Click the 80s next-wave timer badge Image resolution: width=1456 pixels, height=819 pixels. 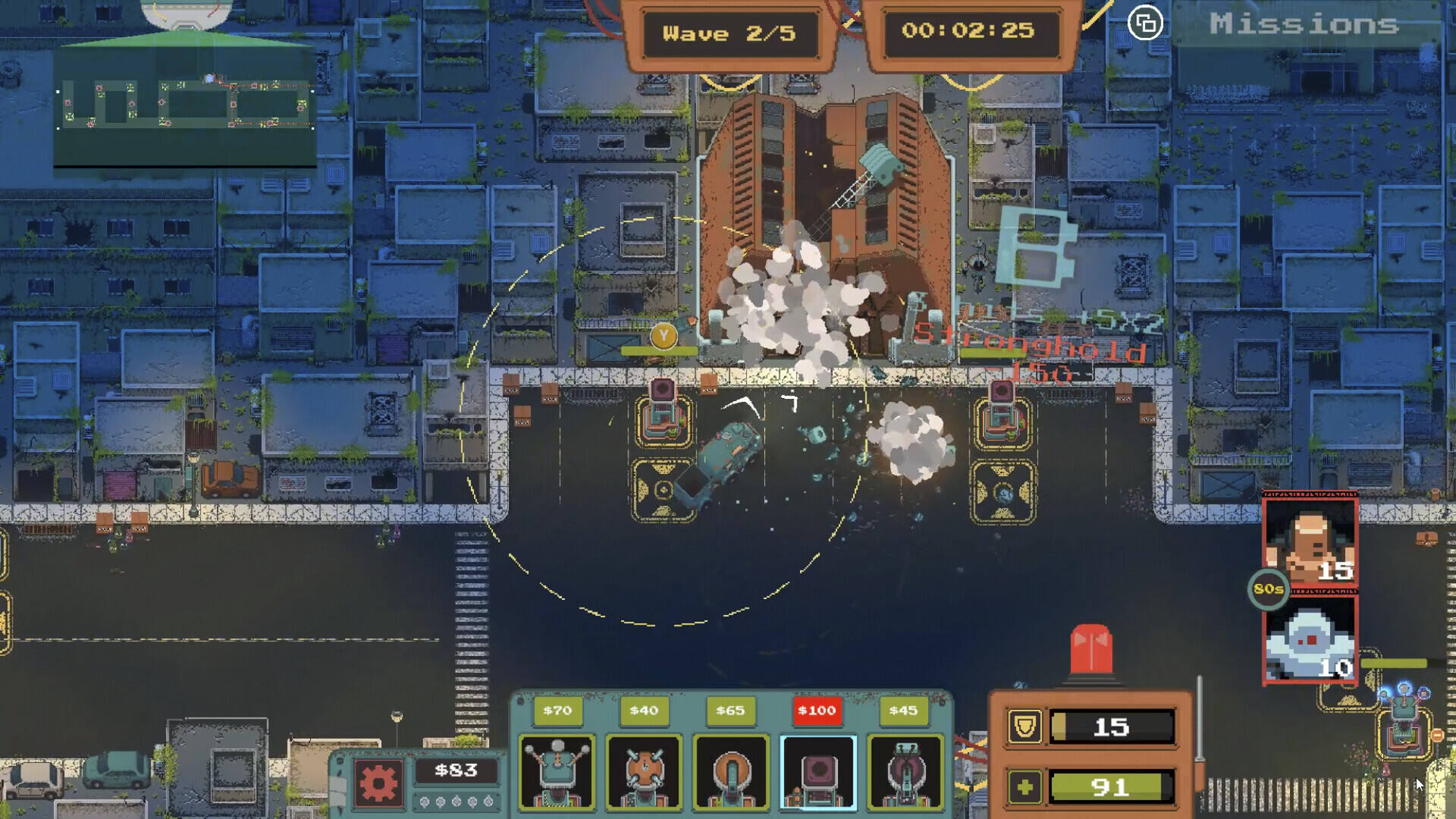click(1269, 589)
